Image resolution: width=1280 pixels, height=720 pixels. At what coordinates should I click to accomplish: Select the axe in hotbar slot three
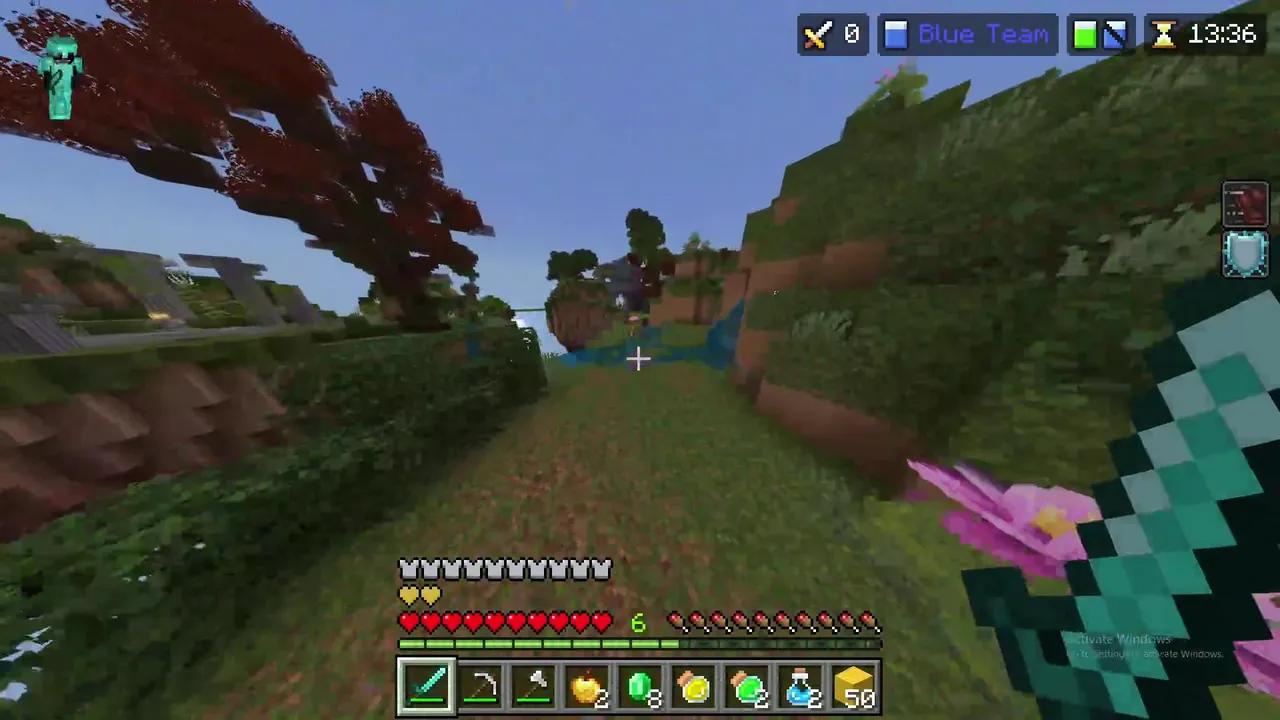click(x=534, y=684)
